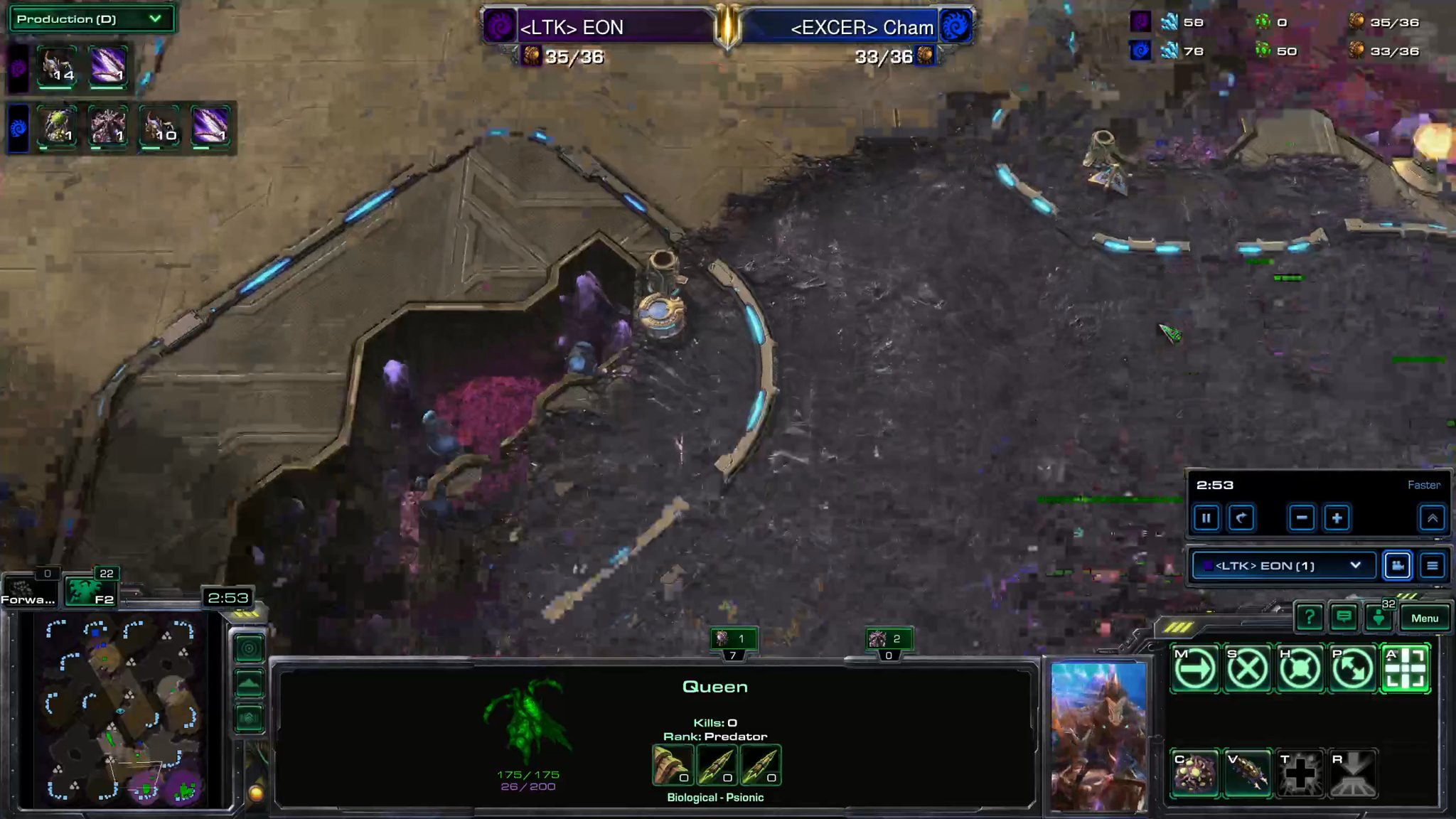Image resolution: width=1456 pixels, height=819 pixels.
Task: Pause the replay playback
Action: tap(1206, 518)
